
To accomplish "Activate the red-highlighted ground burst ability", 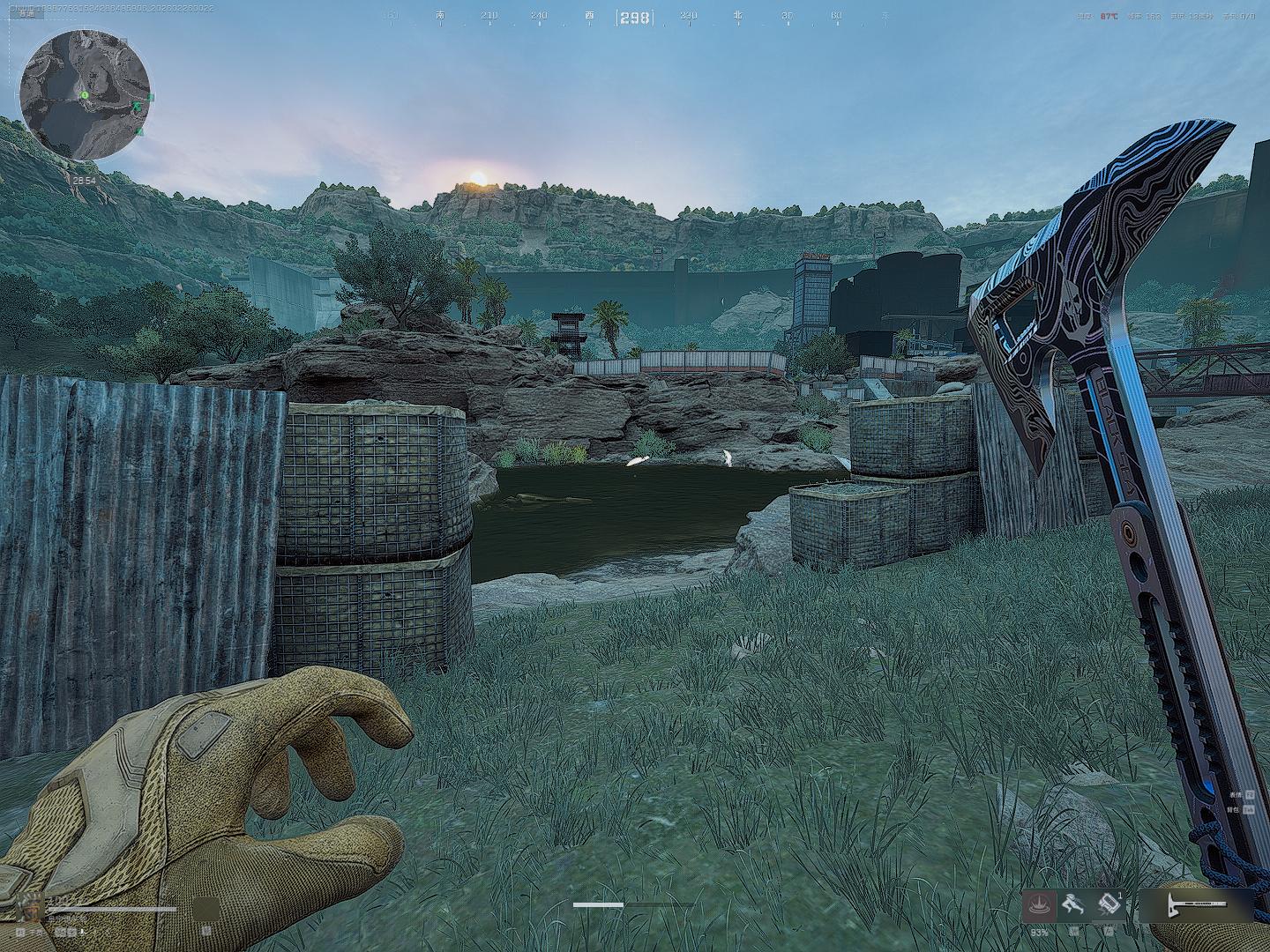I will coord(1039,905).
